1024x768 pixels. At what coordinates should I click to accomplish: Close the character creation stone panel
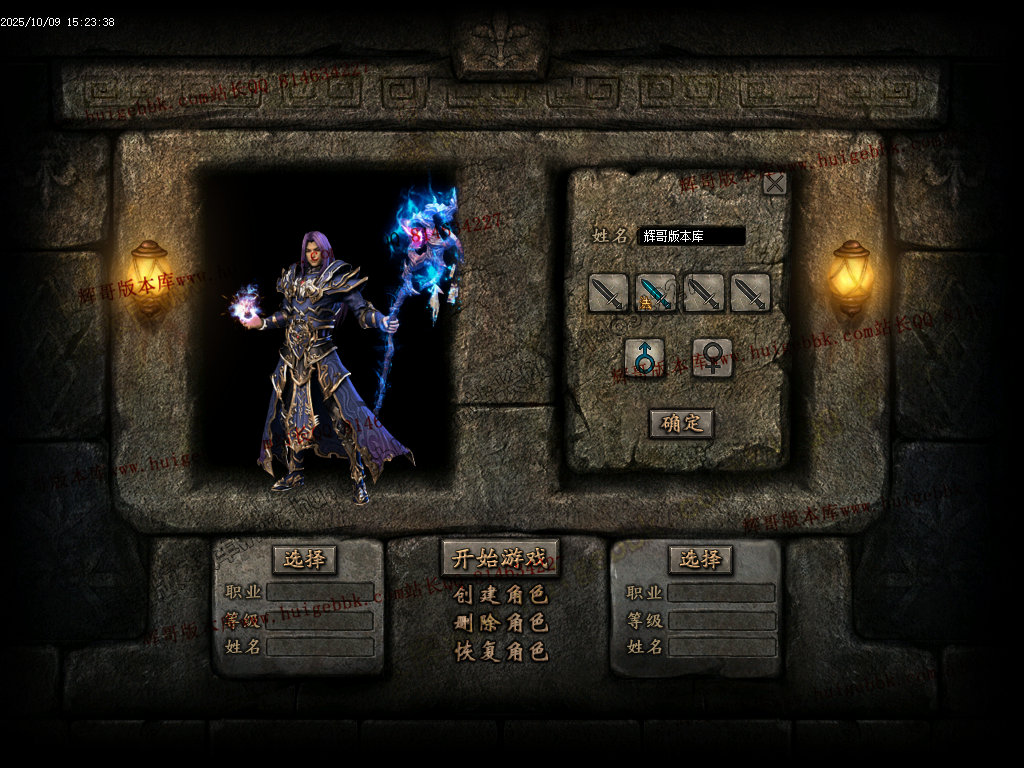774,183
